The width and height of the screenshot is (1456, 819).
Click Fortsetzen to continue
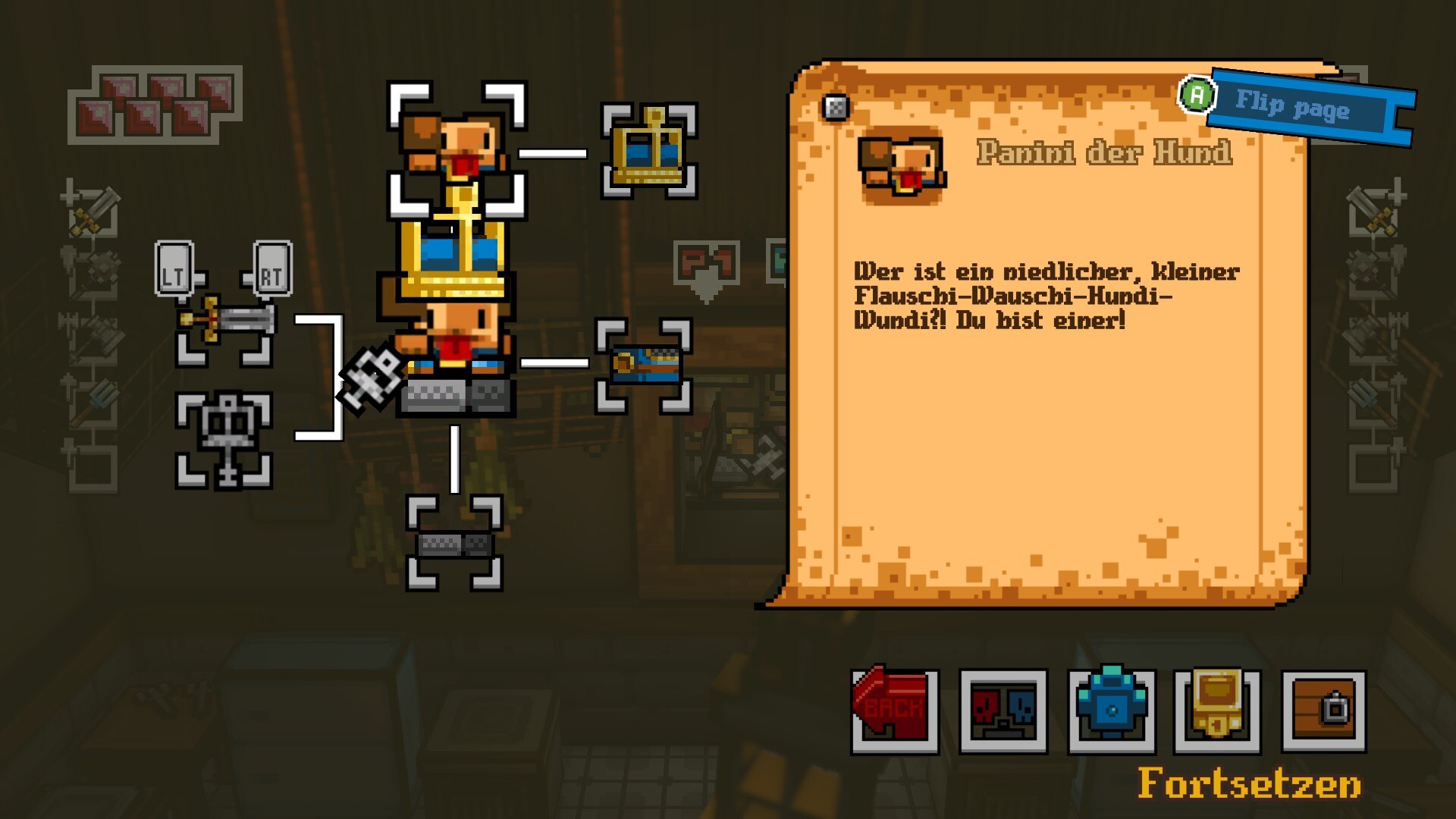pos(1249,783)
